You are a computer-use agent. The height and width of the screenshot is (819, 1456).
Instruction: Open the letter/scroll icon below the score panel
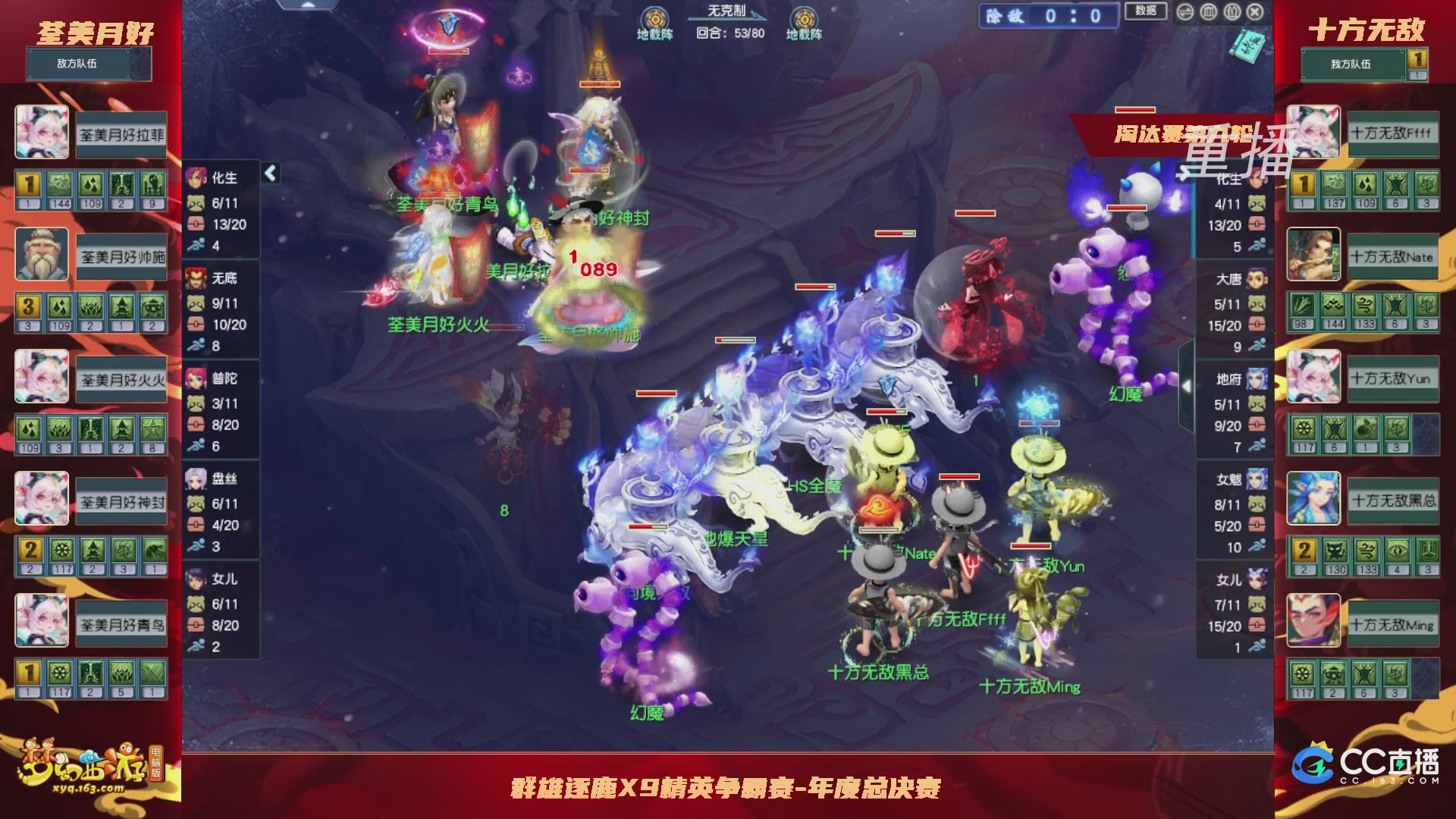point(1247,47)
